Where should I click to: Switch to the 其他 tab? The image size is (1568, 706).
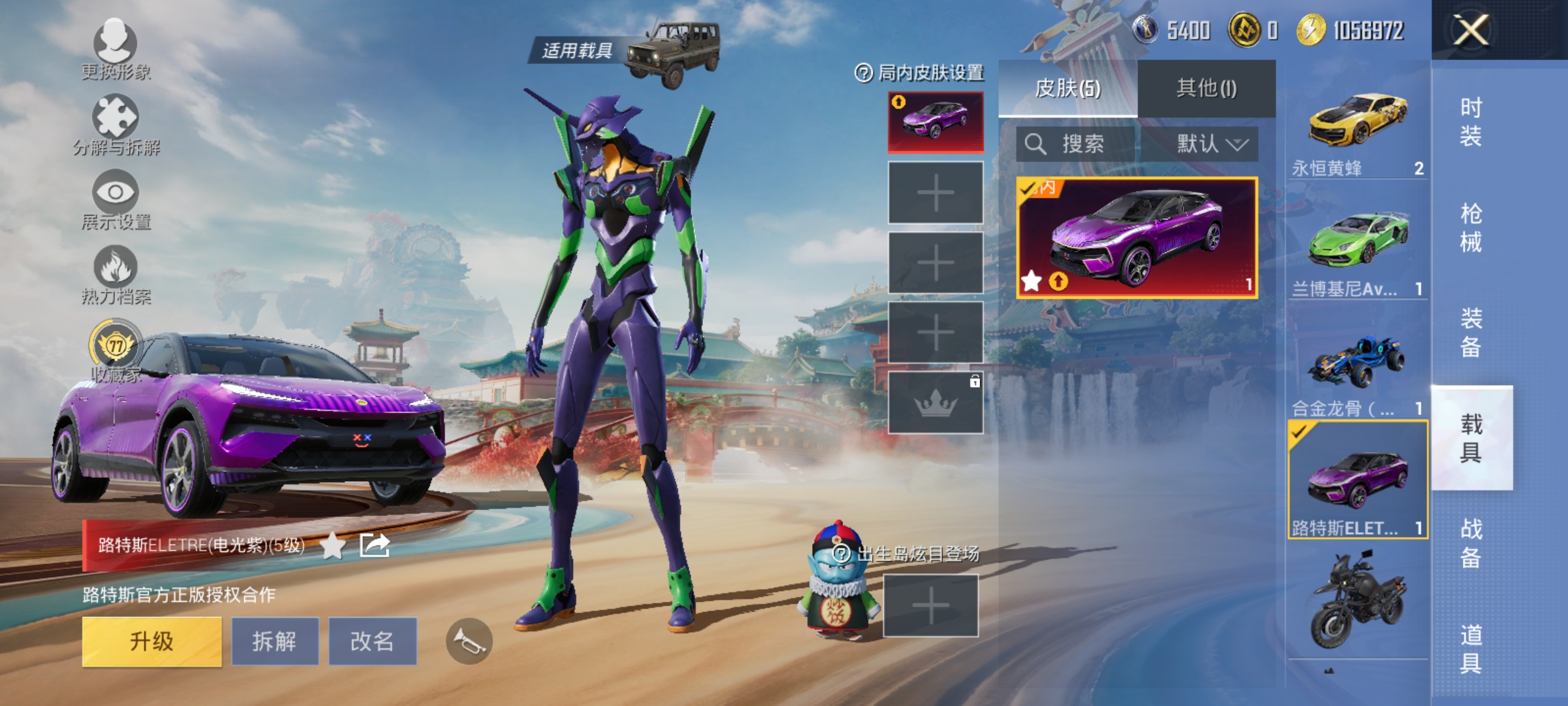point(1206,88)
